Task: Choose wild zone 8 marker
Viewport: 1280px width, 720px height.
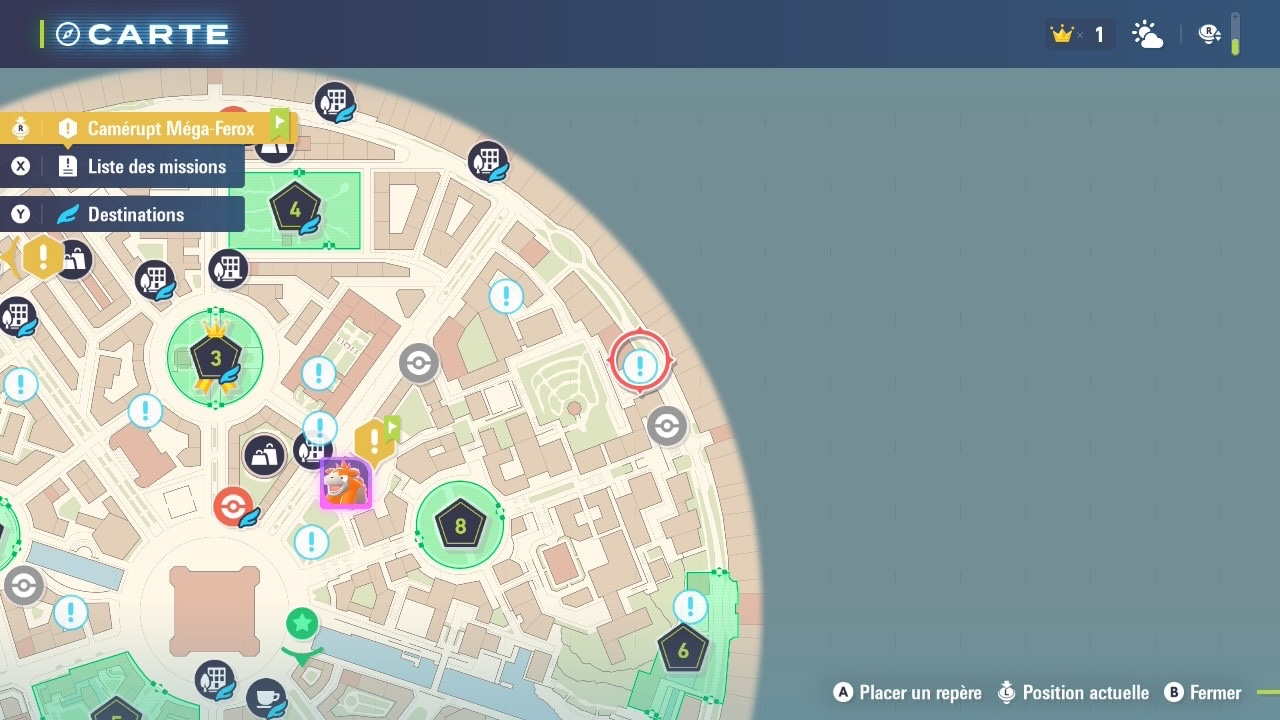Action: click(x=460, y=526)
